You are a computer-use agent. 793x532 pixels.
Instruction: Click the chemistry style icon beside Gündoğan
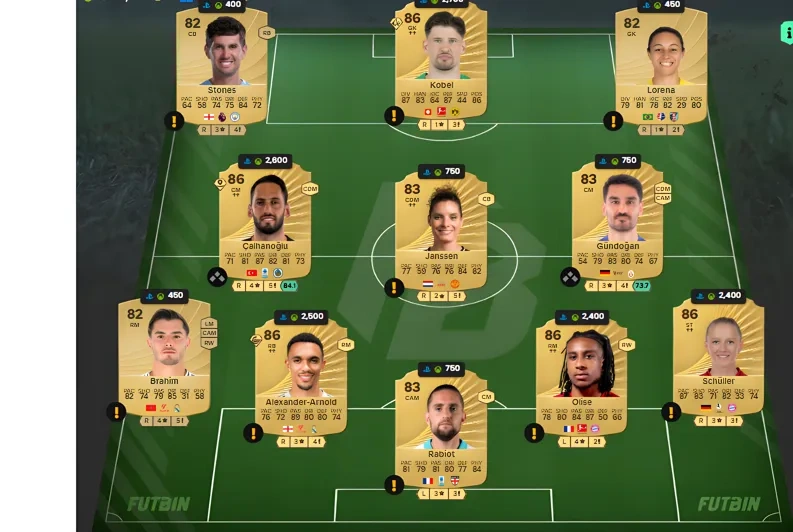coord(570,277)
